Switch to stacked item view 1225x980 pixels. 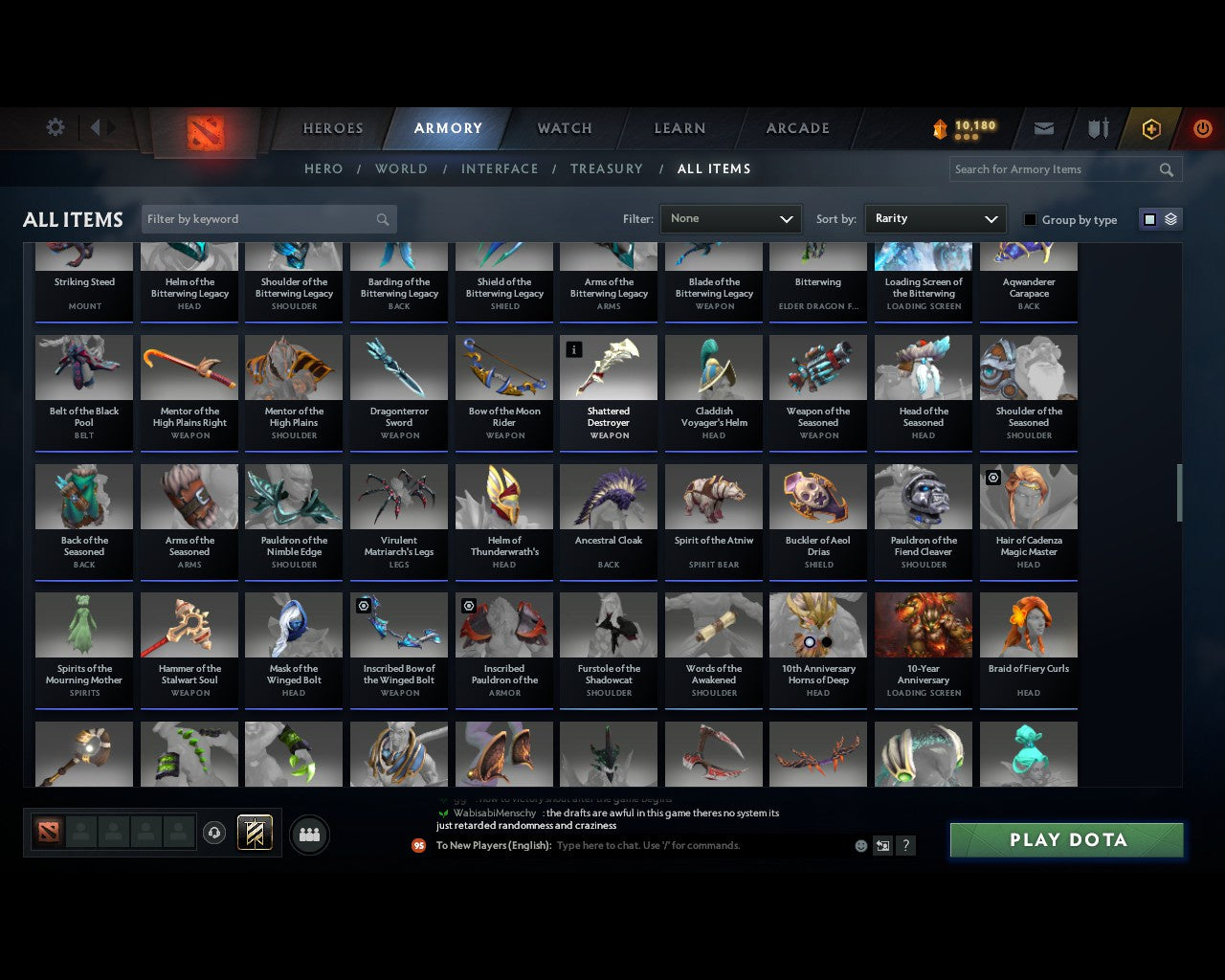pos(1171,219)
